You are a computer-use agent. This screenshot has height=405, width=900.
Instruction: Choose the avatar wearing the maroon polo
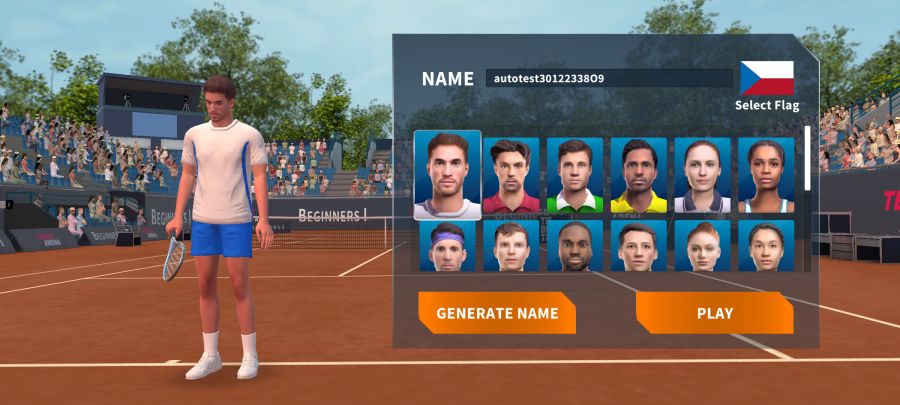(x=511, y=176)
